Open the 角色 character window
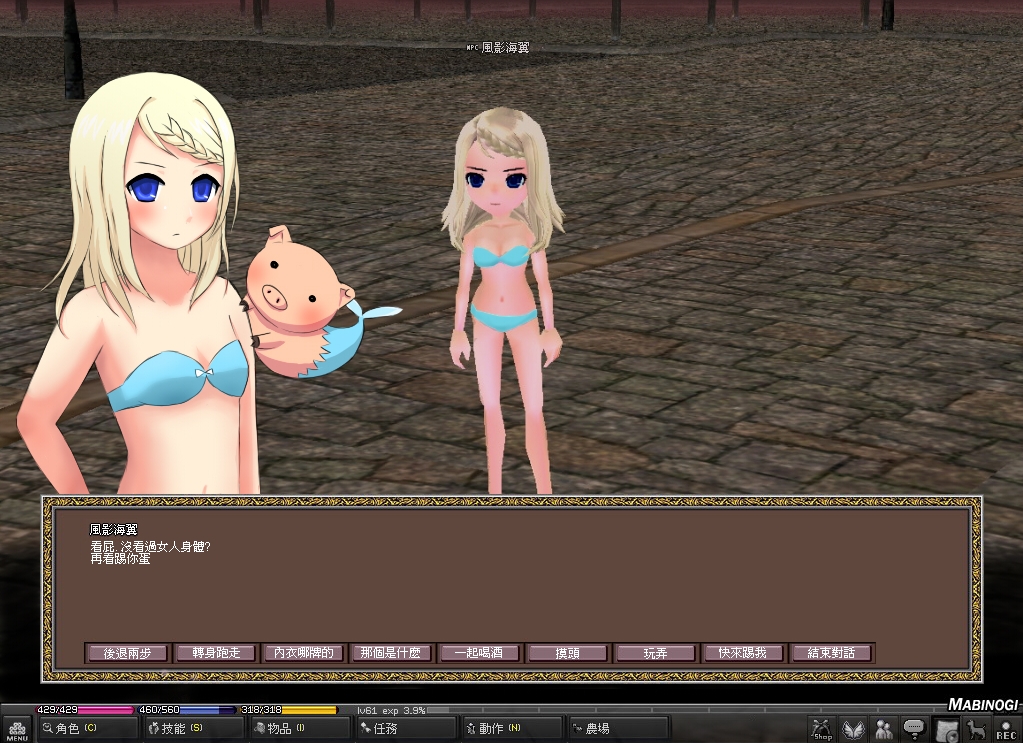1023x743 pixels. pyautogui.click(x=86, y=729)
